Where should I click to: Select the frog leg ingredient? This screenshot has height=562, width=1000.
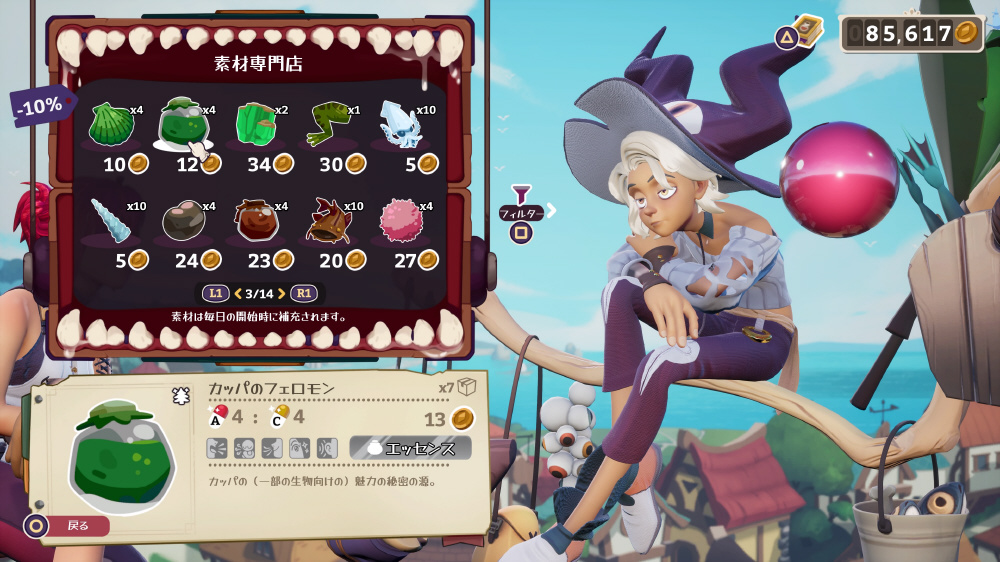[x=327, y=125]
